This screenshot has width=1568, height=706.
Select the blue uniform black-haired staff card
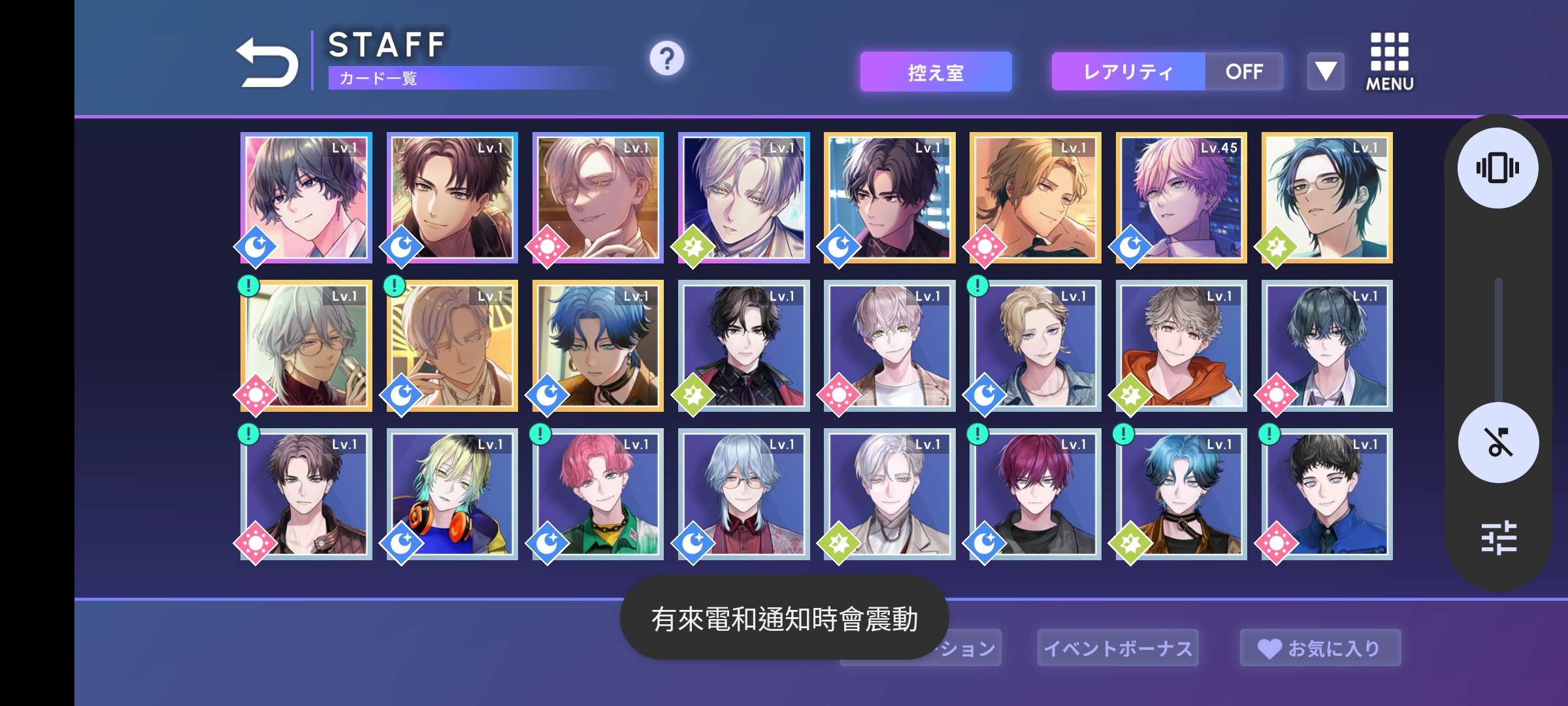(1327, 494)
